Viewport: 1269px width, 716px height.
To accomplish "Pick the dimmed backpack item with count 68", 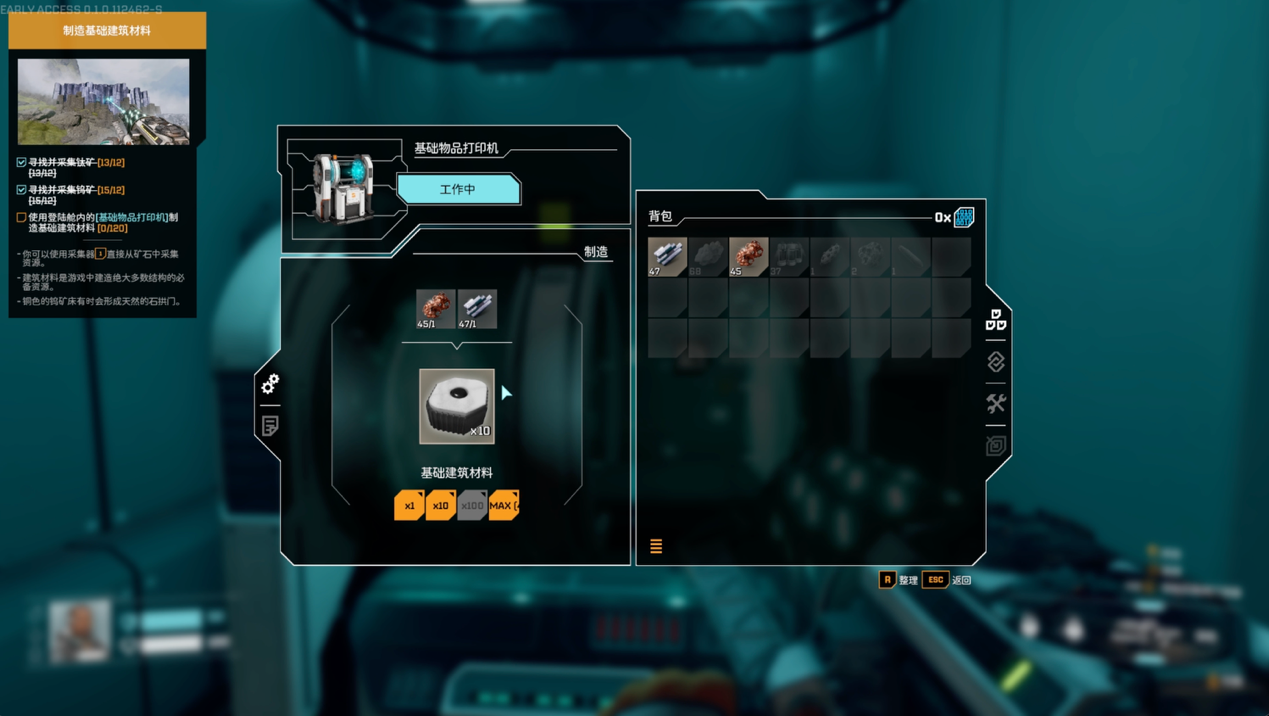I will pyautogui.click(x=708, y=257).
